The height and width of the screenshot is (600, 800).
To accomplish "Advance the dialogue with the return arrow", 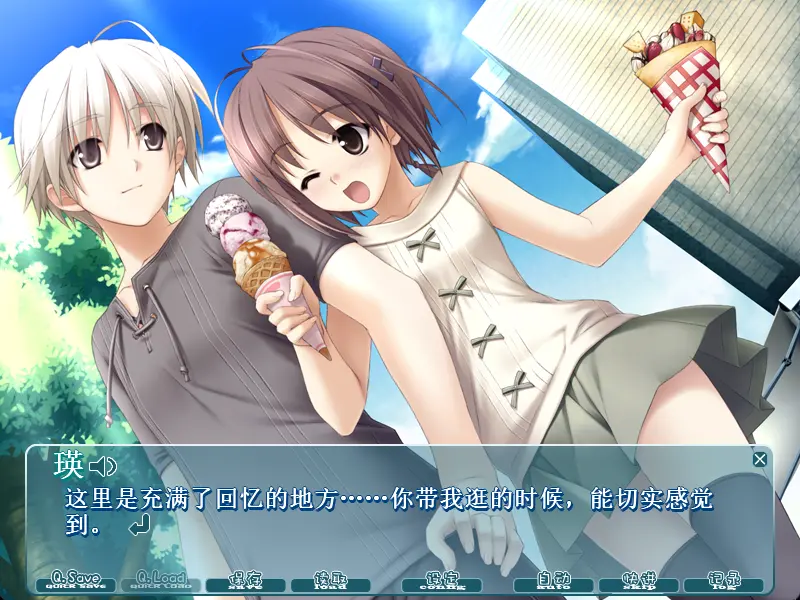I will click(140, 524).
